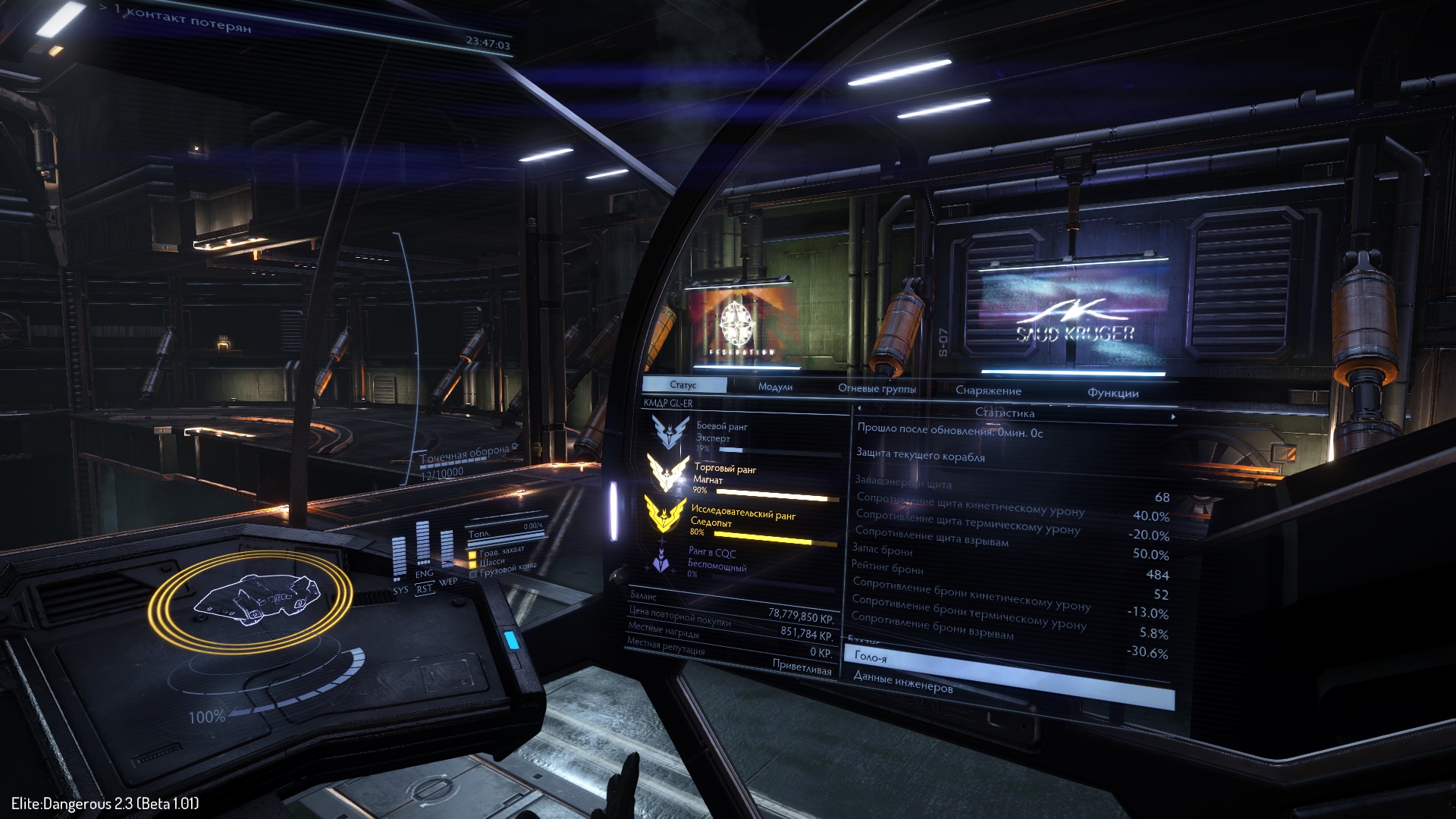Click the right arrow beside Статистика
1456x819 pixels.
[x=1173, y=417]
